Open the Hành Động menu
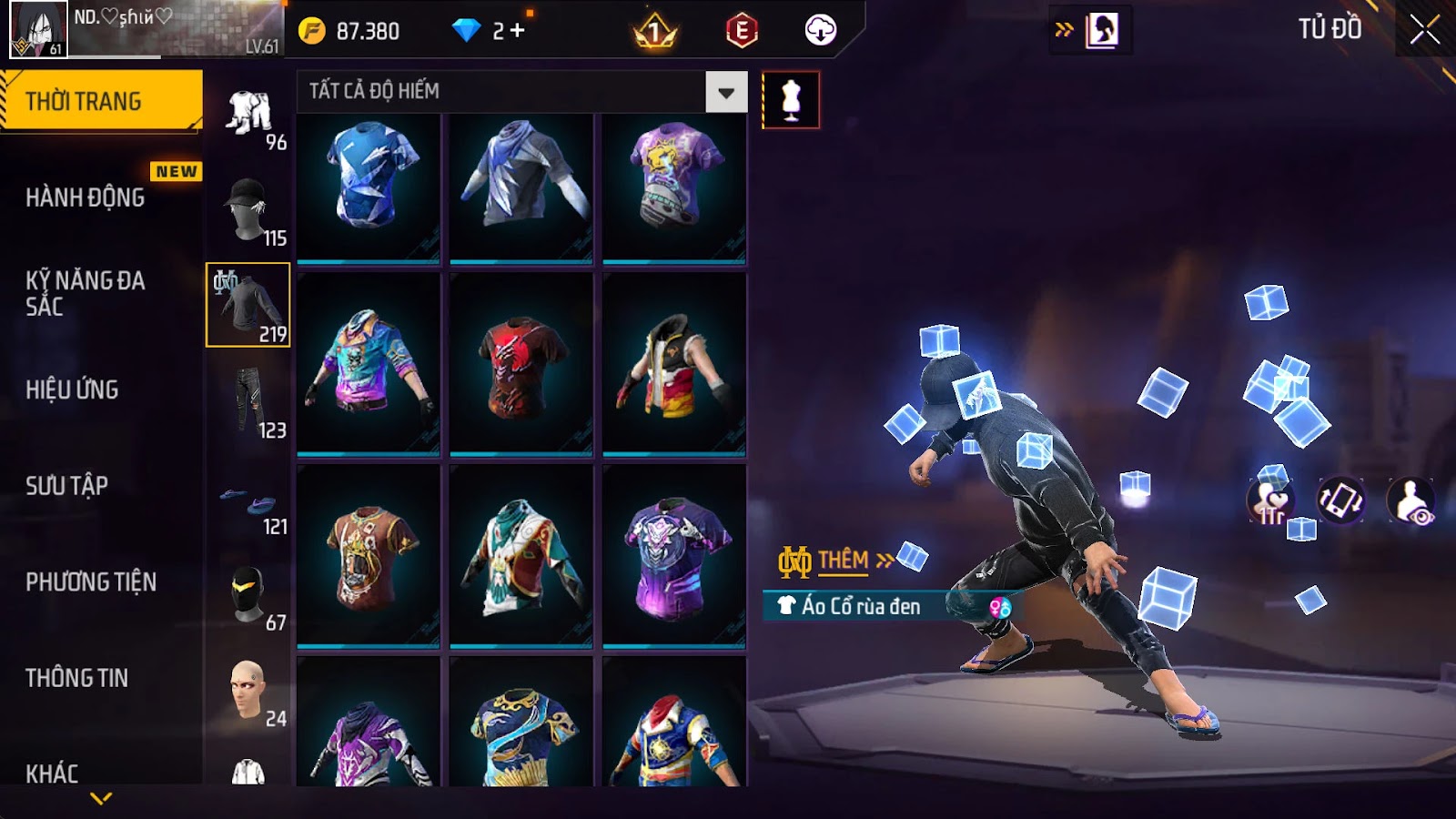 point(85,197)
